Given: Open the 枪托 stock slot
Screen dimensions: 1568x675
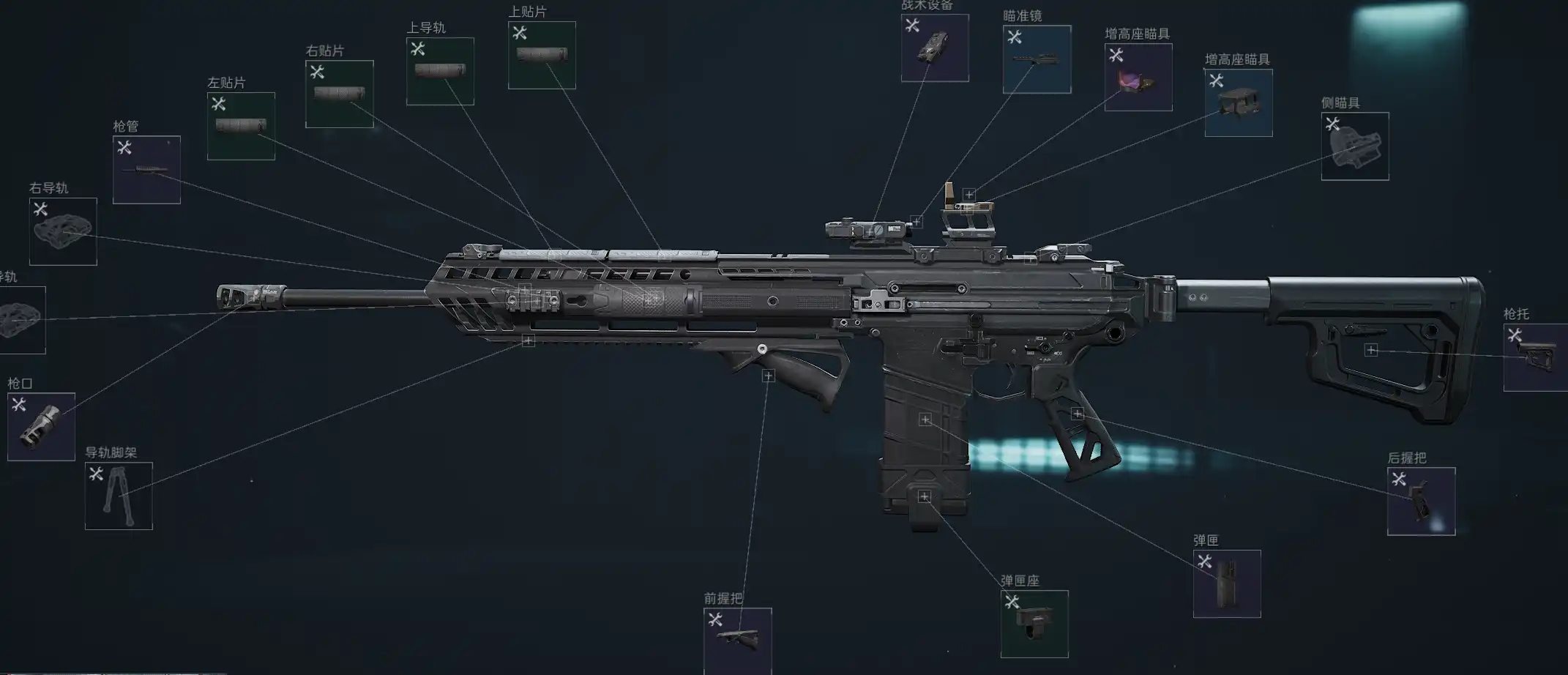Looking at the screenshot, I should pyautogui.click(x=1535, y=357).
